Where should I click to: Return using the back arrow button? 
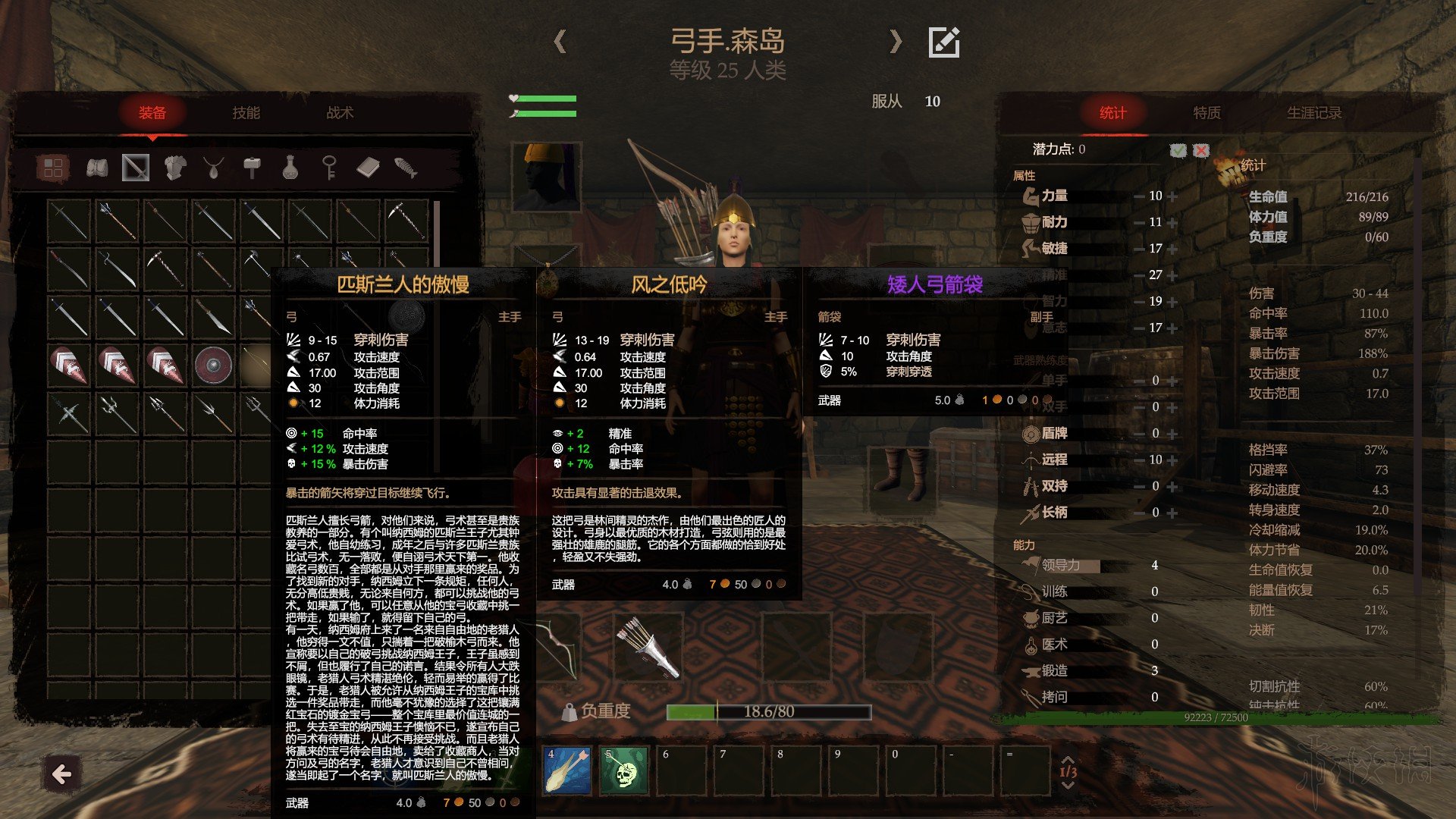pyautogui.click(x=62, y=774)
